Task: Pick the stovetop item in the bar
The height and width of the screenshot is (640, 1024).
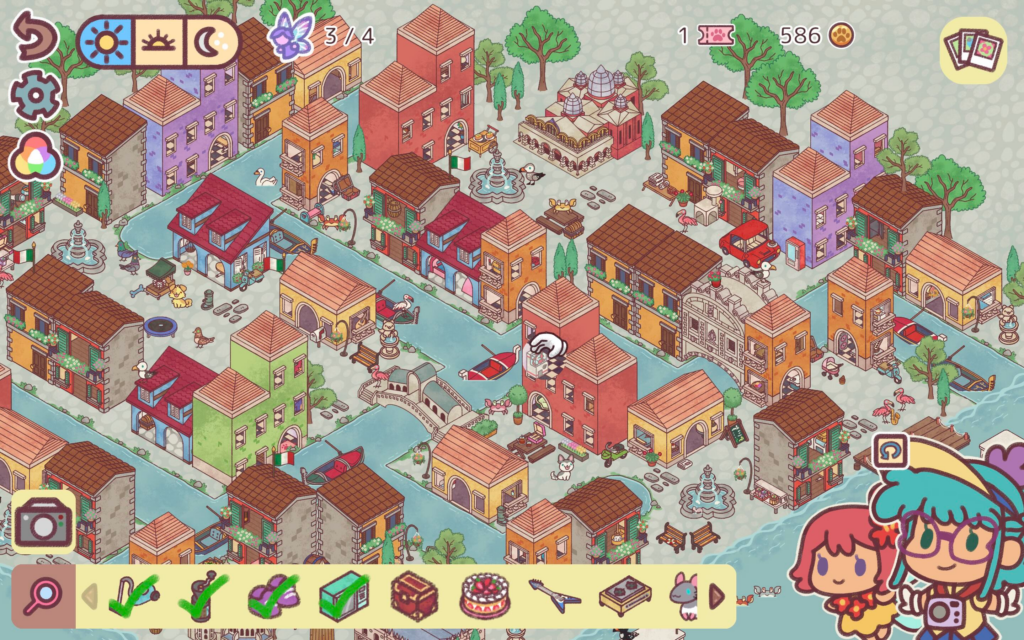Action: point(624,597)
